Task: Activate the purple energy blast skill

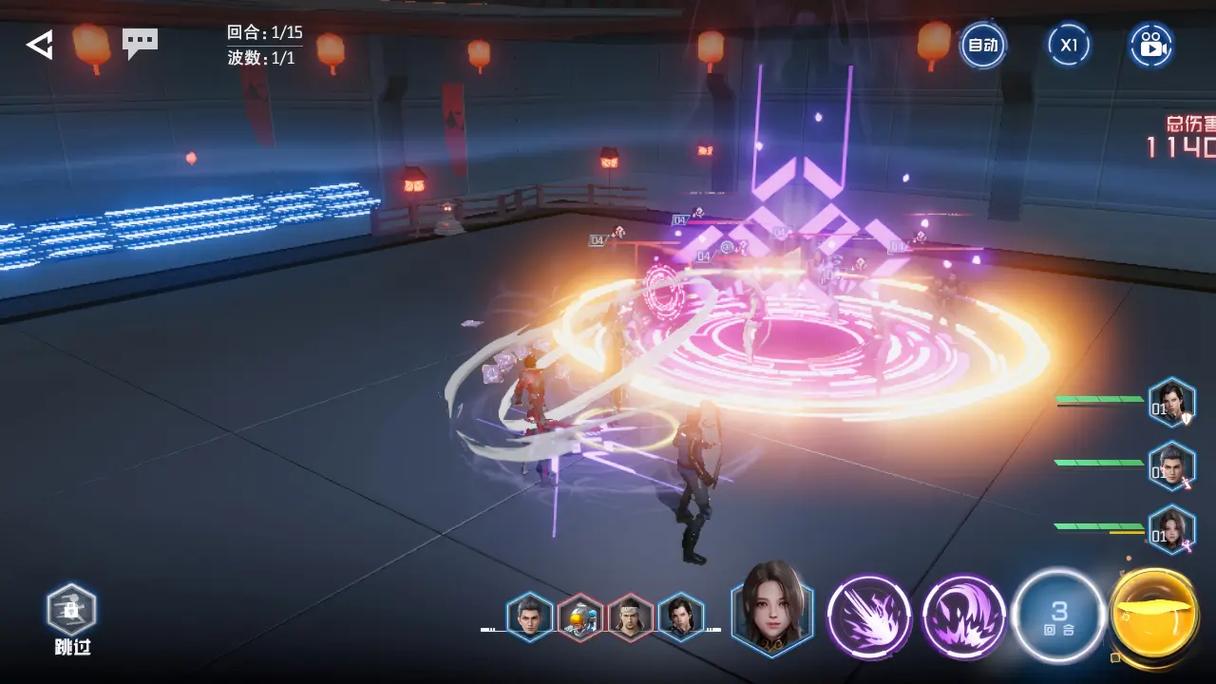Action: pos(869,617)
